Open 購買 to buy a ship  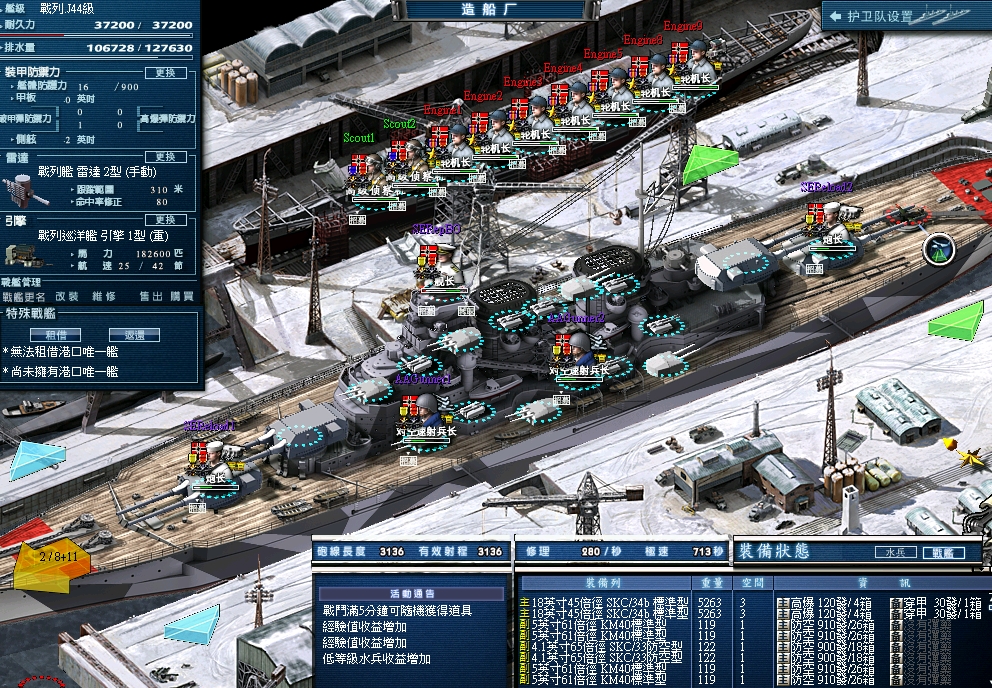click(182, 297)
